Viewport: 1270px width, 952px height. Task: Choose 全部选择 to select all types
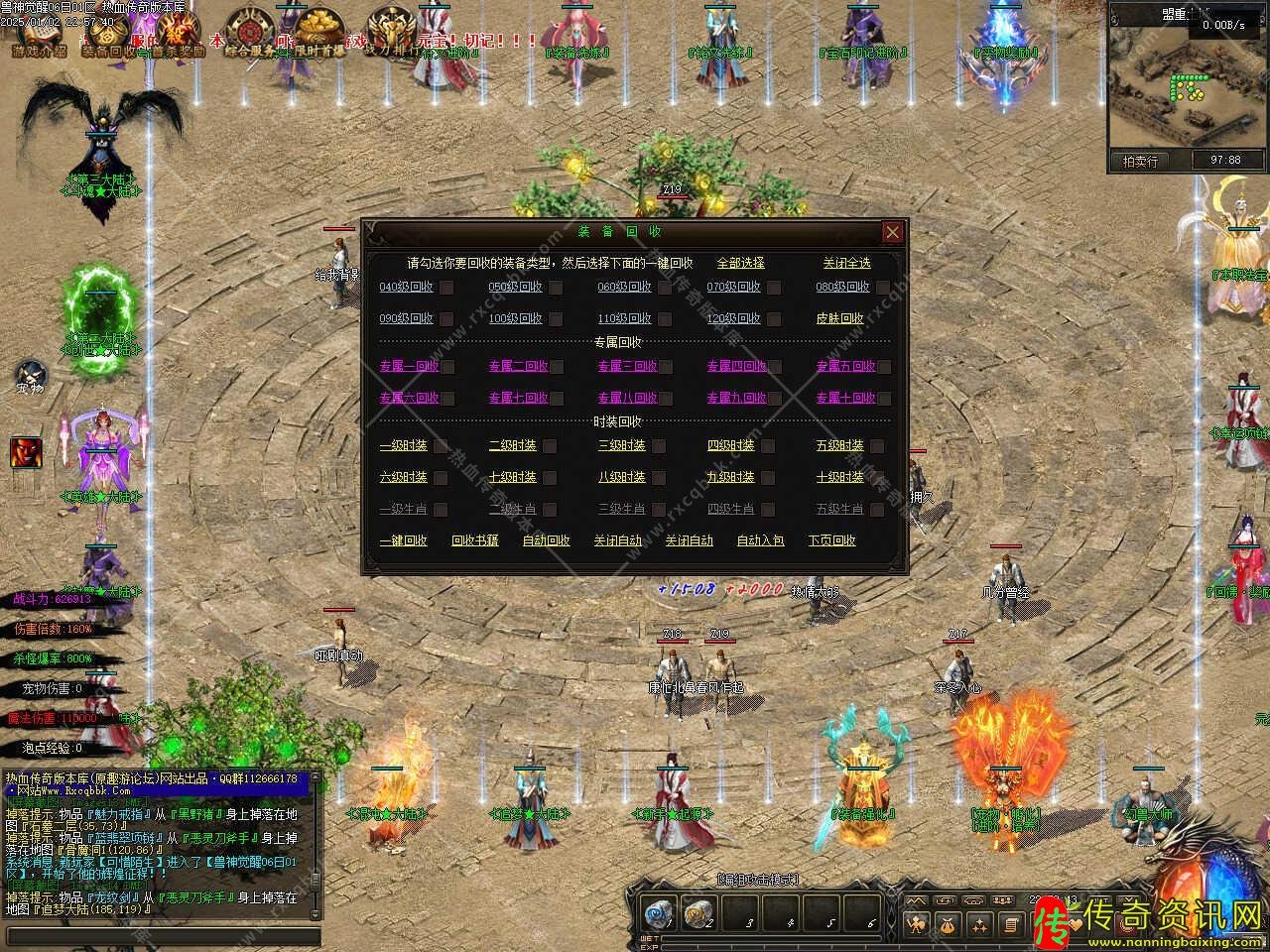(x=740, y=263)
